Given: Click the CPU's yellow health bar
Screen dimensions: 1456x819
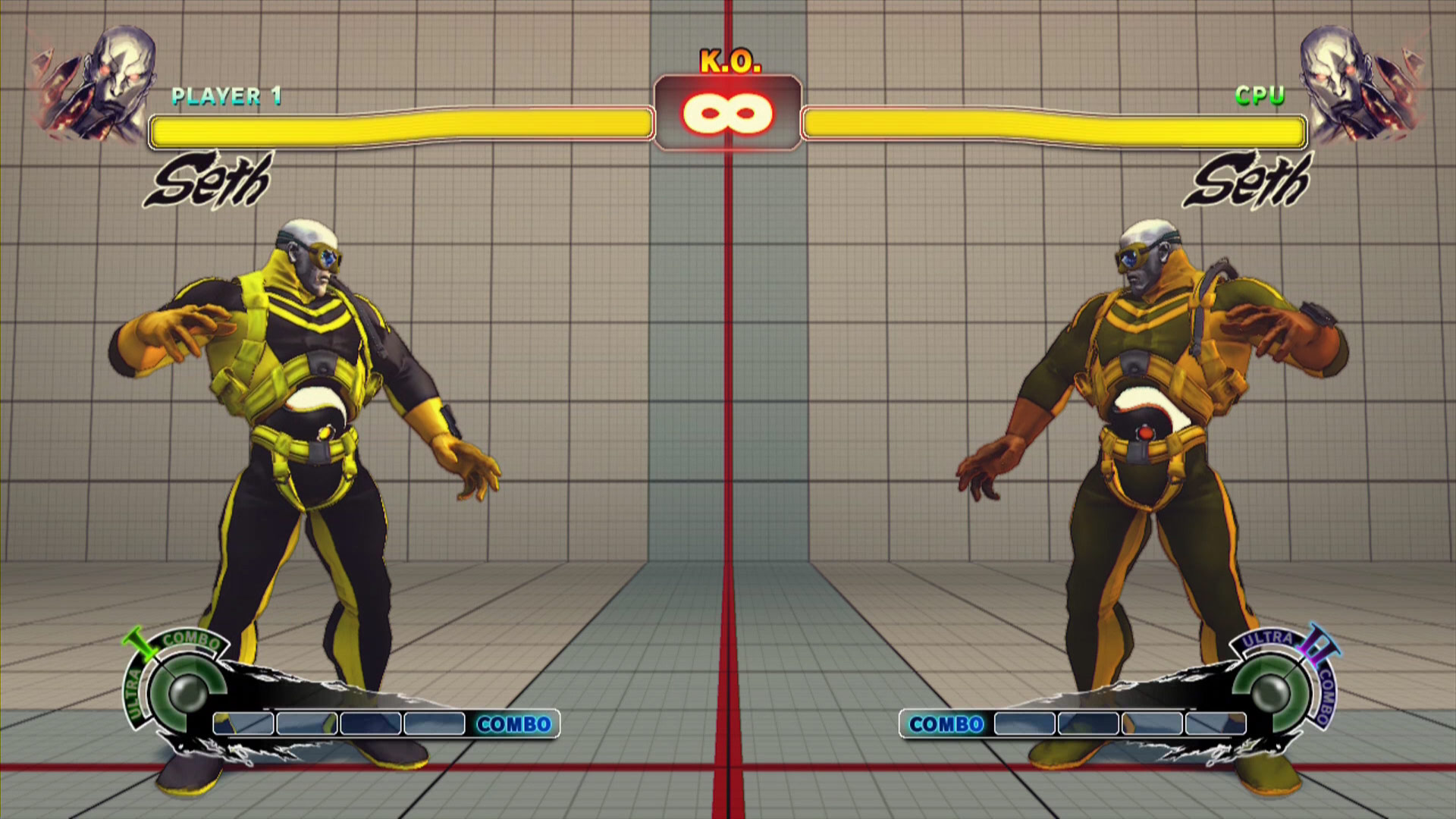Looking at the screenshot, I should [x=1054, y=127].
